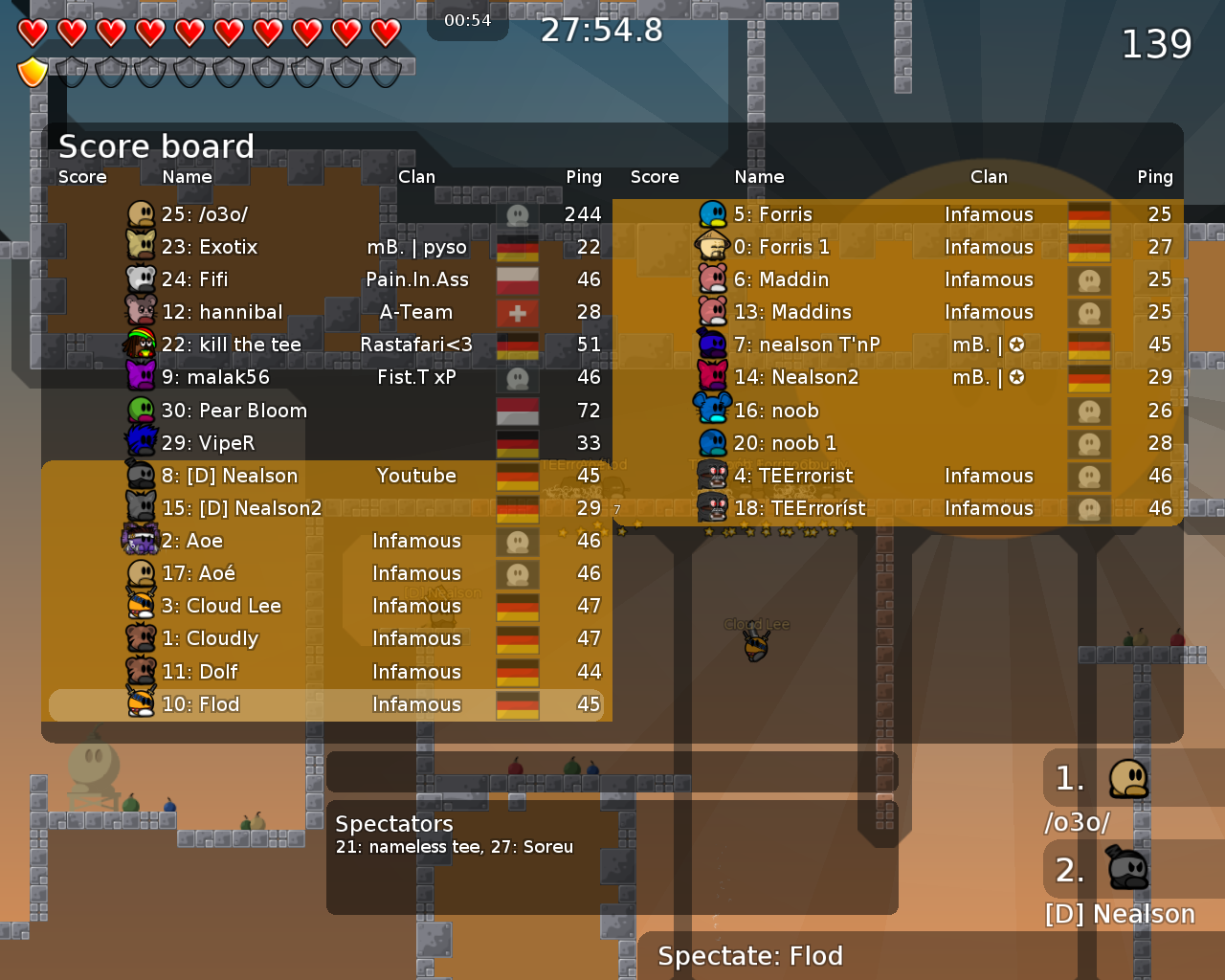Image resolution: width=1225 pixels, height=980 pixels.
Task: Click Maddin's pink tee avatar
Action: coord(714,279)
